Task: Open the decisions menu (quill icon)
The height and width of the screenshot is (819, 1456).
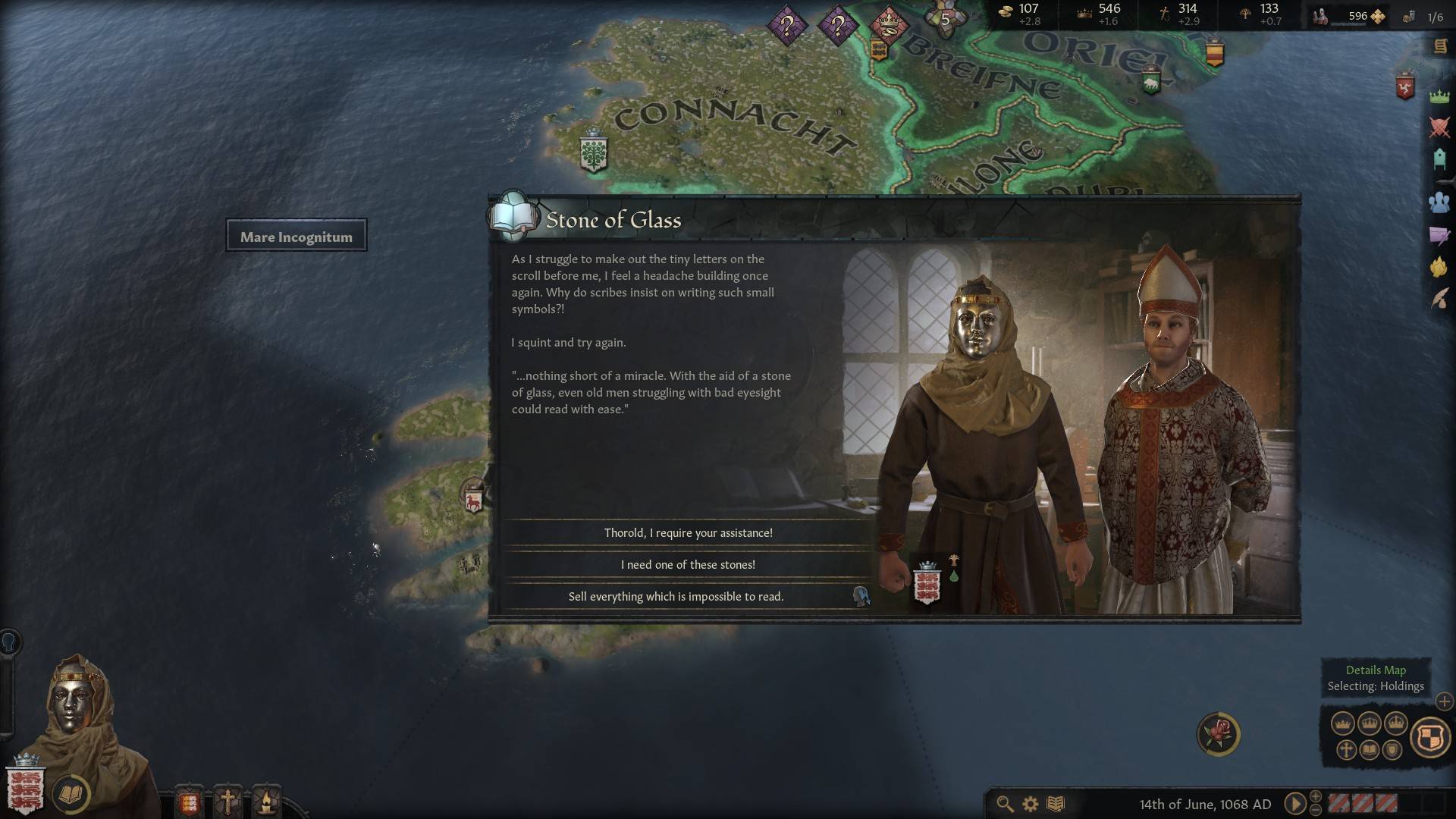Action: pyautogui.click(x=1439, y=299)
